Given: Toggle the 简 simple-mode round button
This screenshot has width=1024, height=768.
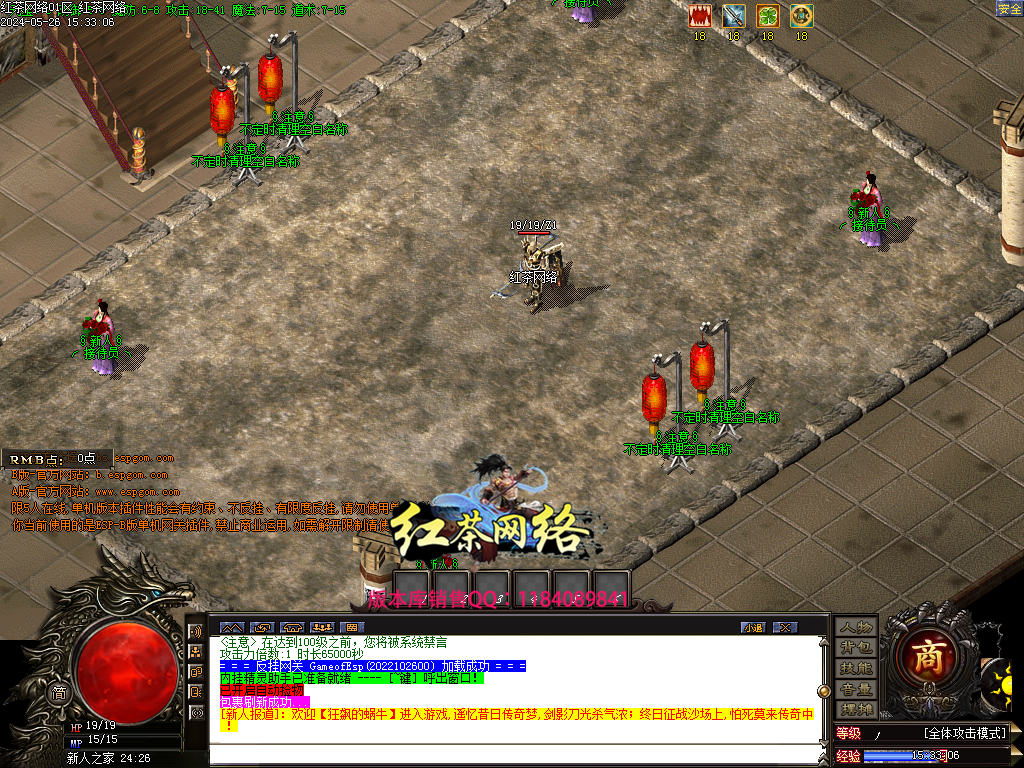Looking at the screenshot, I should 59,694.
